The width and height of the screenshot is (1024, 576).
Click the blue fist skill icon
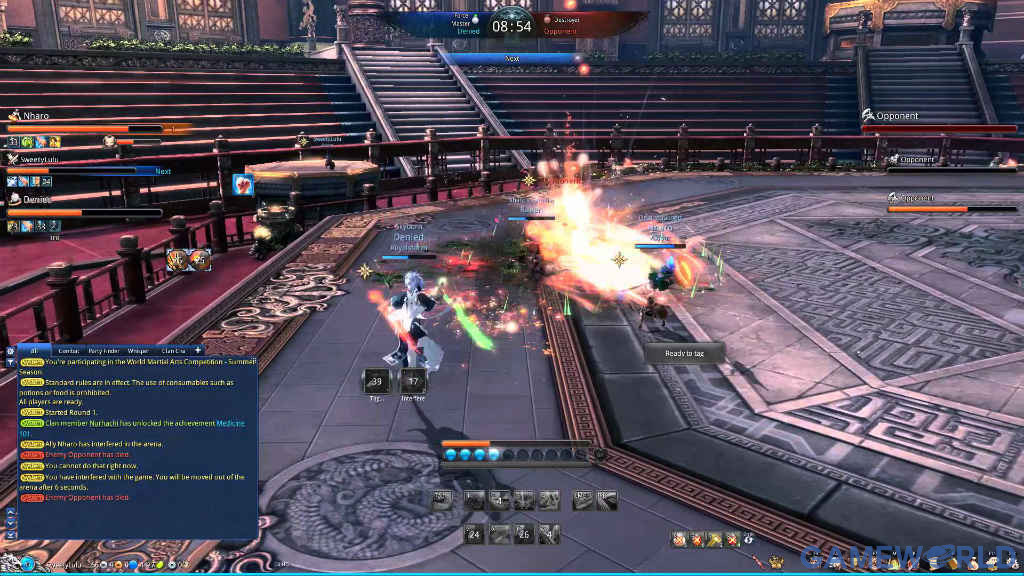tap(242, 184)
